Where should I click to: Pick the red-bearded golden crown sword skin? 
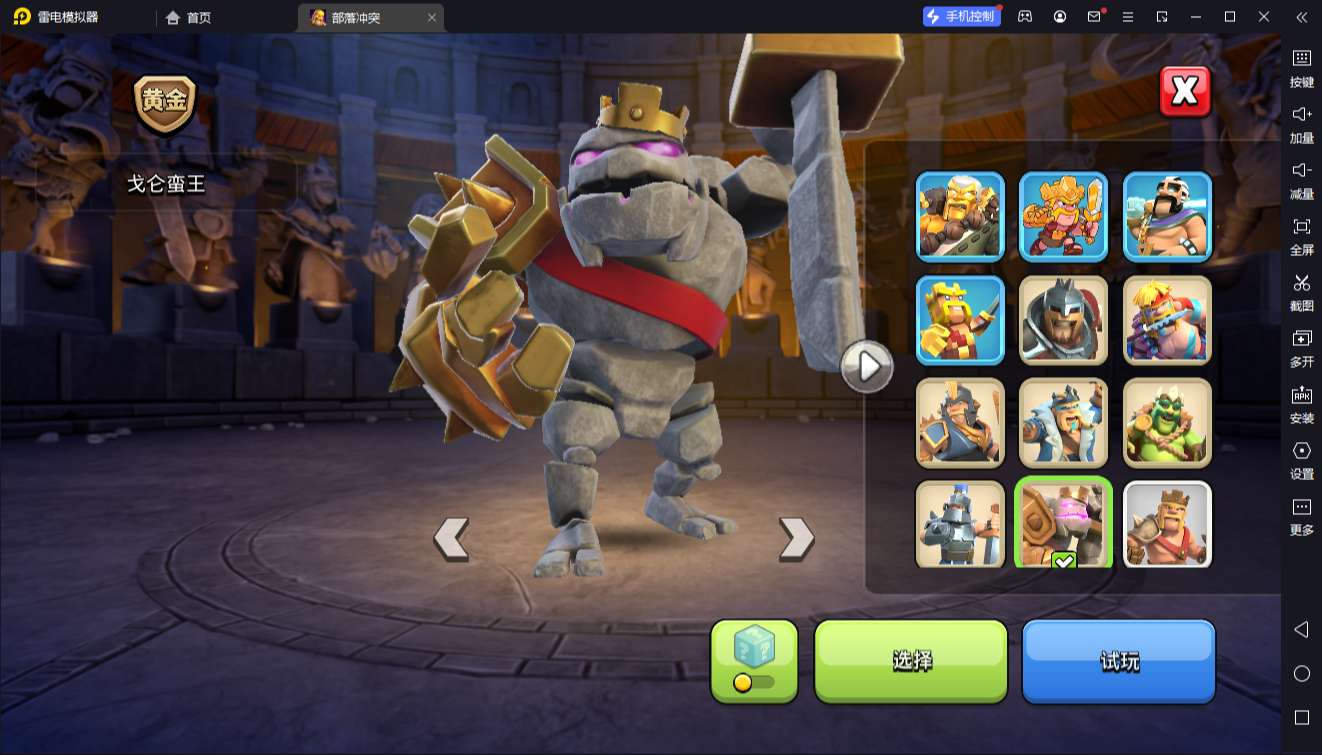point(1063,216)
